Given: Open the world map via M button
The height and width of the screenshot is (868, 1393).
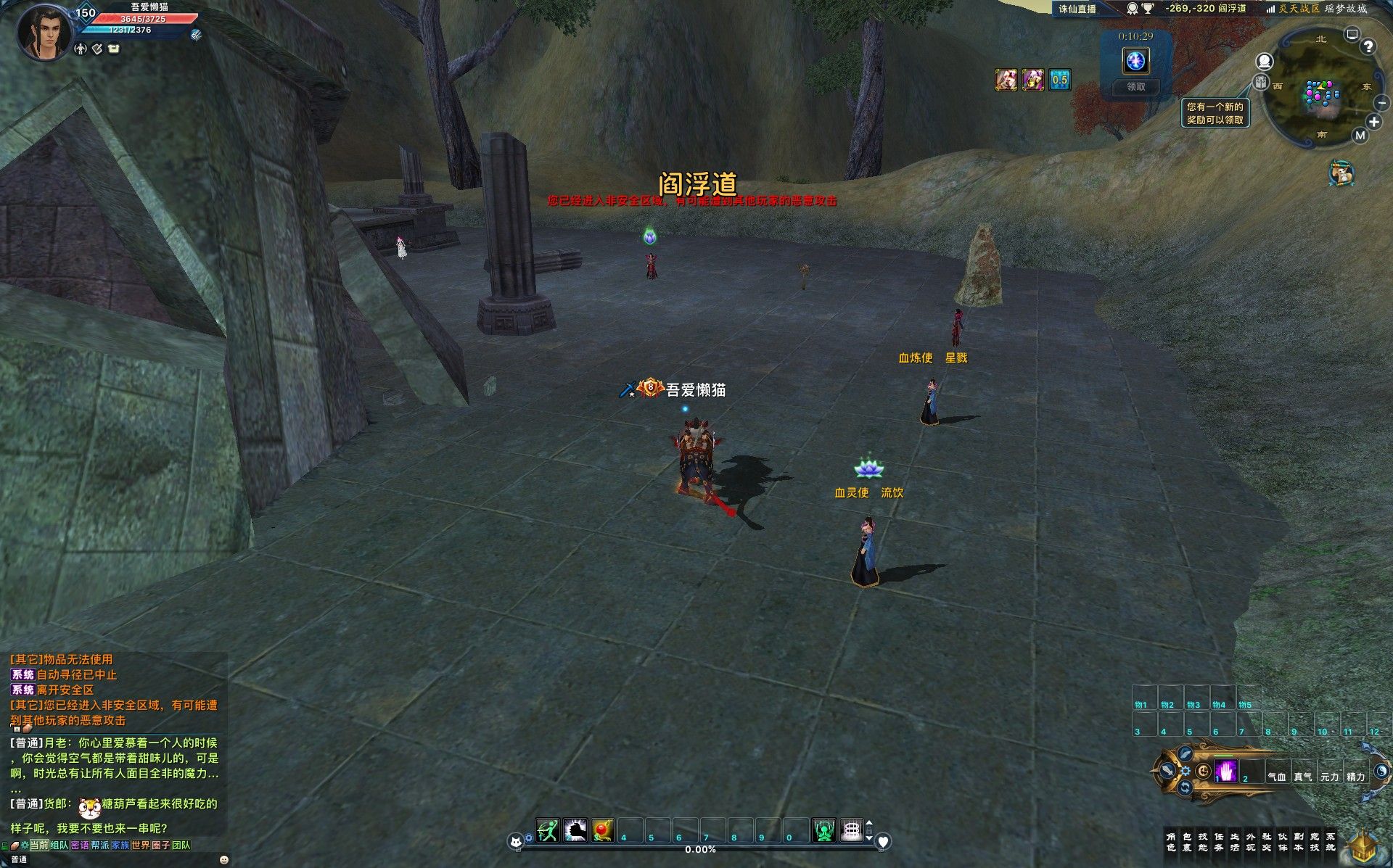Looking at the screenshot, I should point(1360,136).
